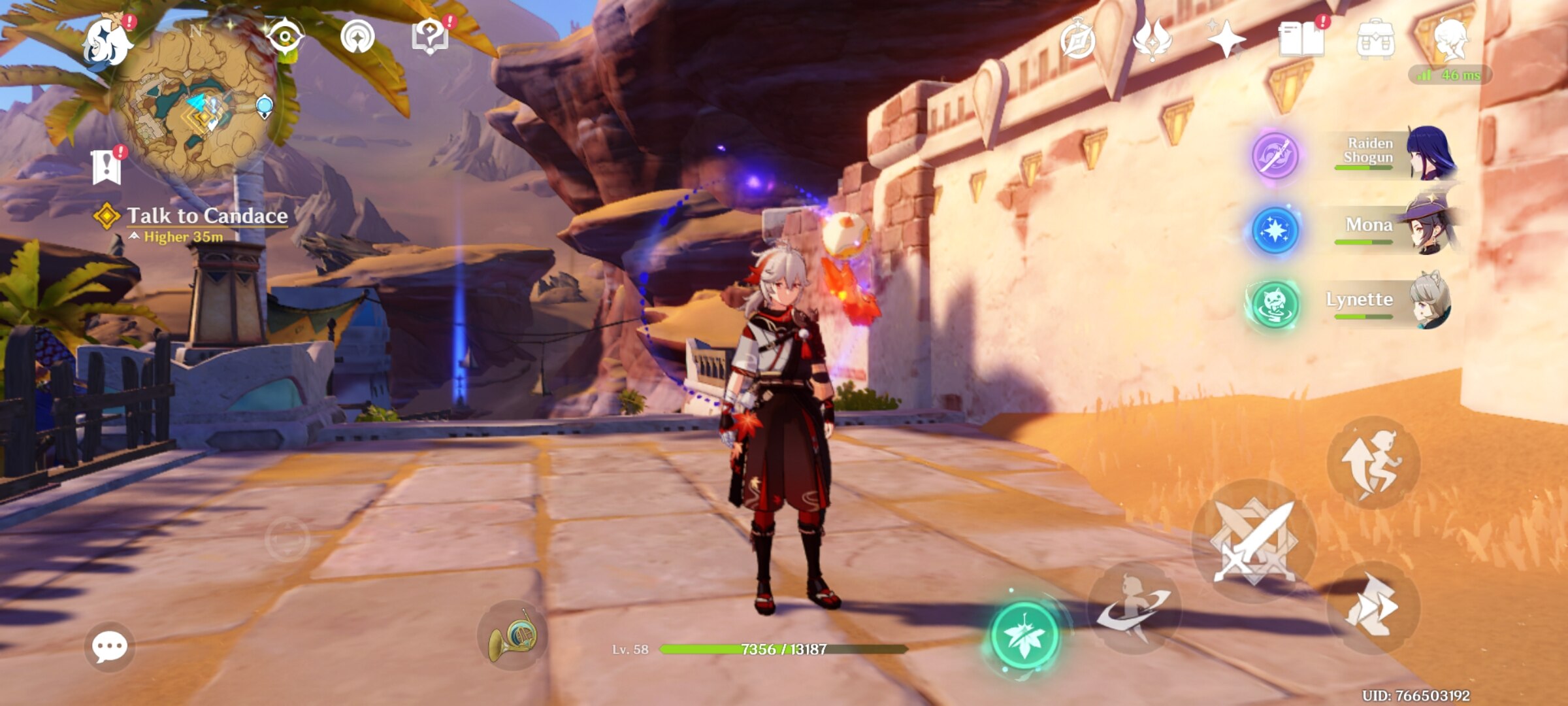
Task: Activate the green maple leaf elemental skill
Action: (x=1024, y=635)
